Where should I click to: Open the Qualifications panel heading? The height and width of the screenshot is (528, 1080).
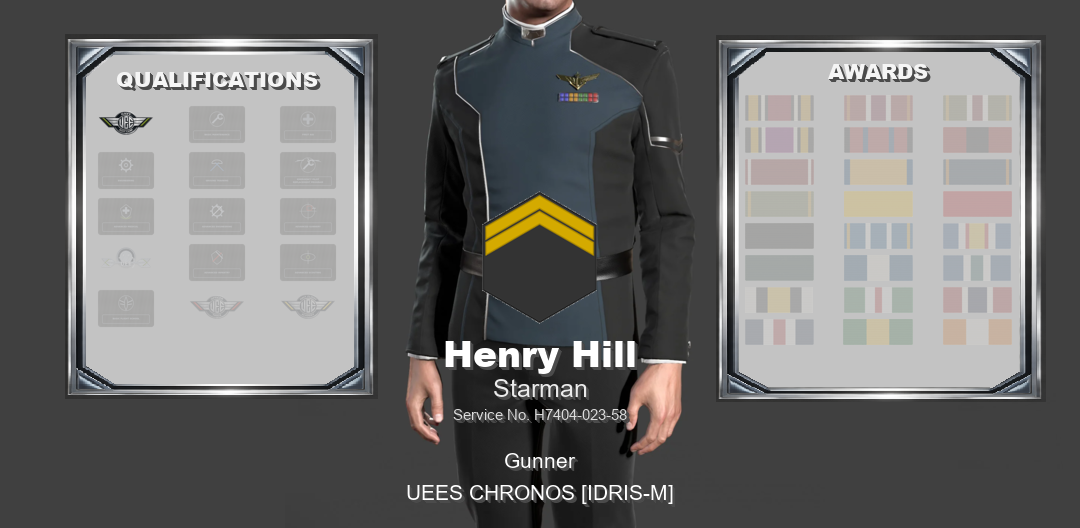[218, 80]
